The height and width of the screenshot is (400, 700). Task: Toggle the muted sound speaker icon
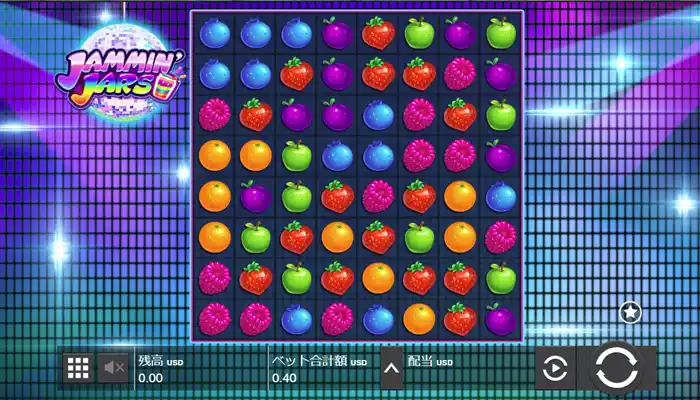114,368
